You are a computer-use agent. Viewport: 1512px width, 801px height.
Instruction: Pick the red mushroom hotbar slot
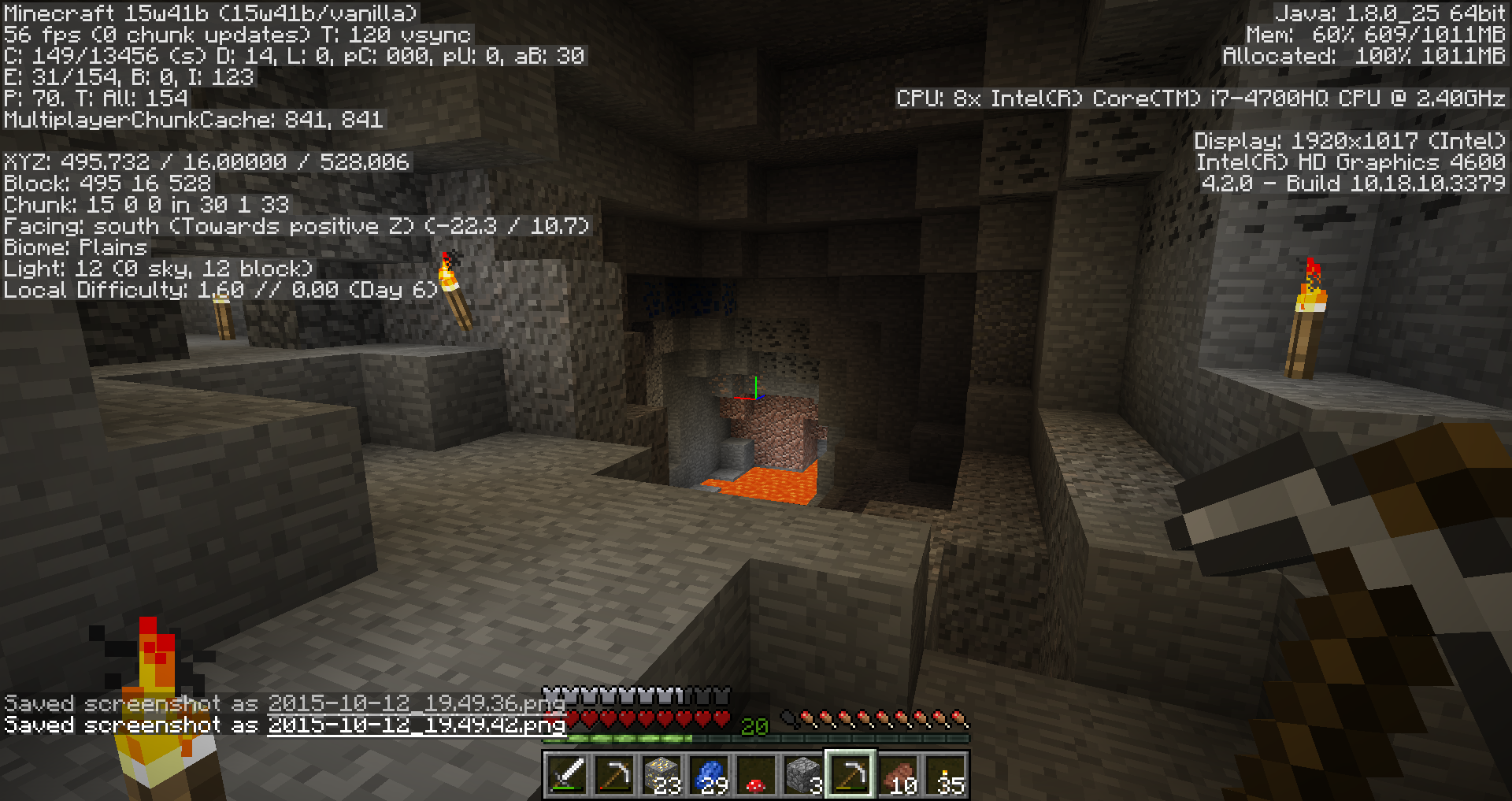[756, 775]
